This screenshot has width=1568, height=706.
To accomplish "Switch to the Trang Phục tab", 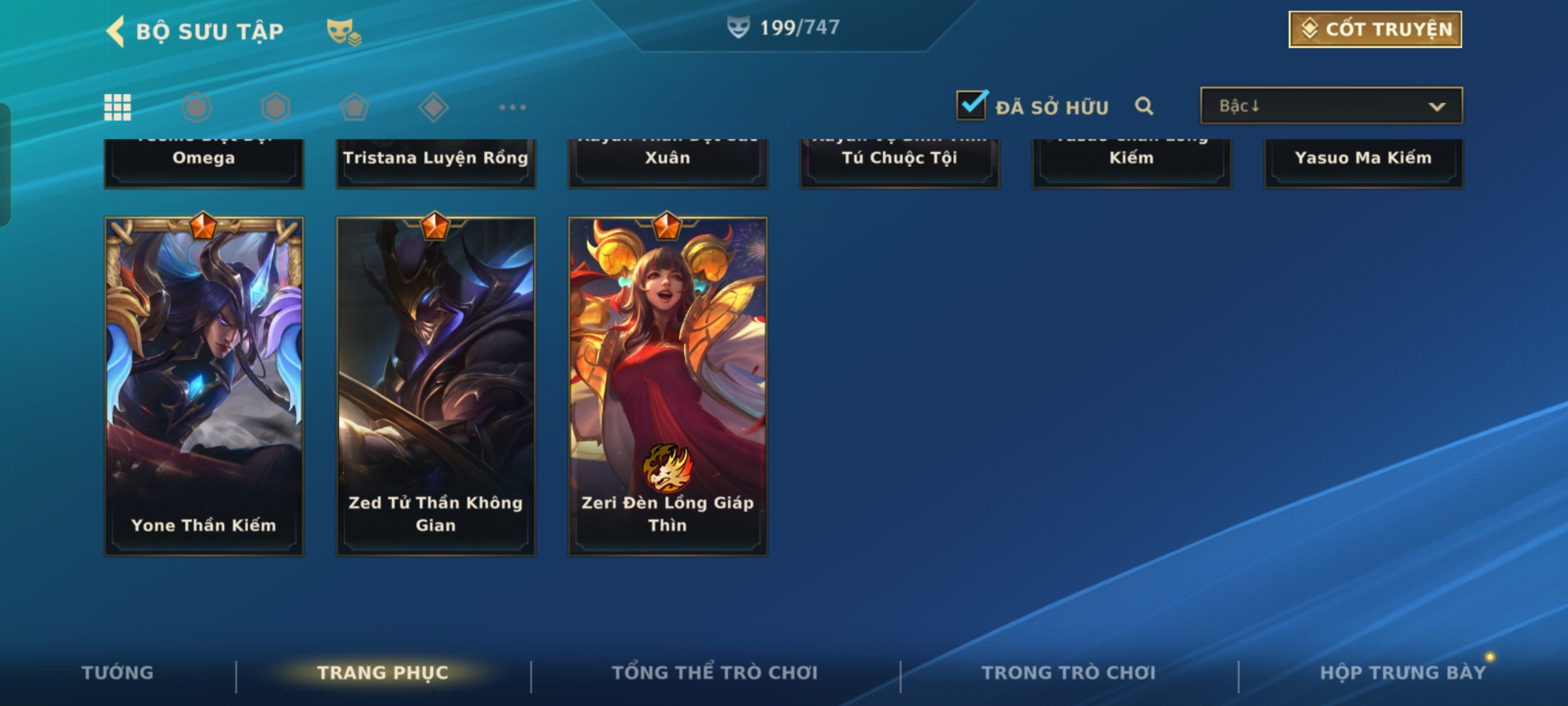I will tap(383, 673).
